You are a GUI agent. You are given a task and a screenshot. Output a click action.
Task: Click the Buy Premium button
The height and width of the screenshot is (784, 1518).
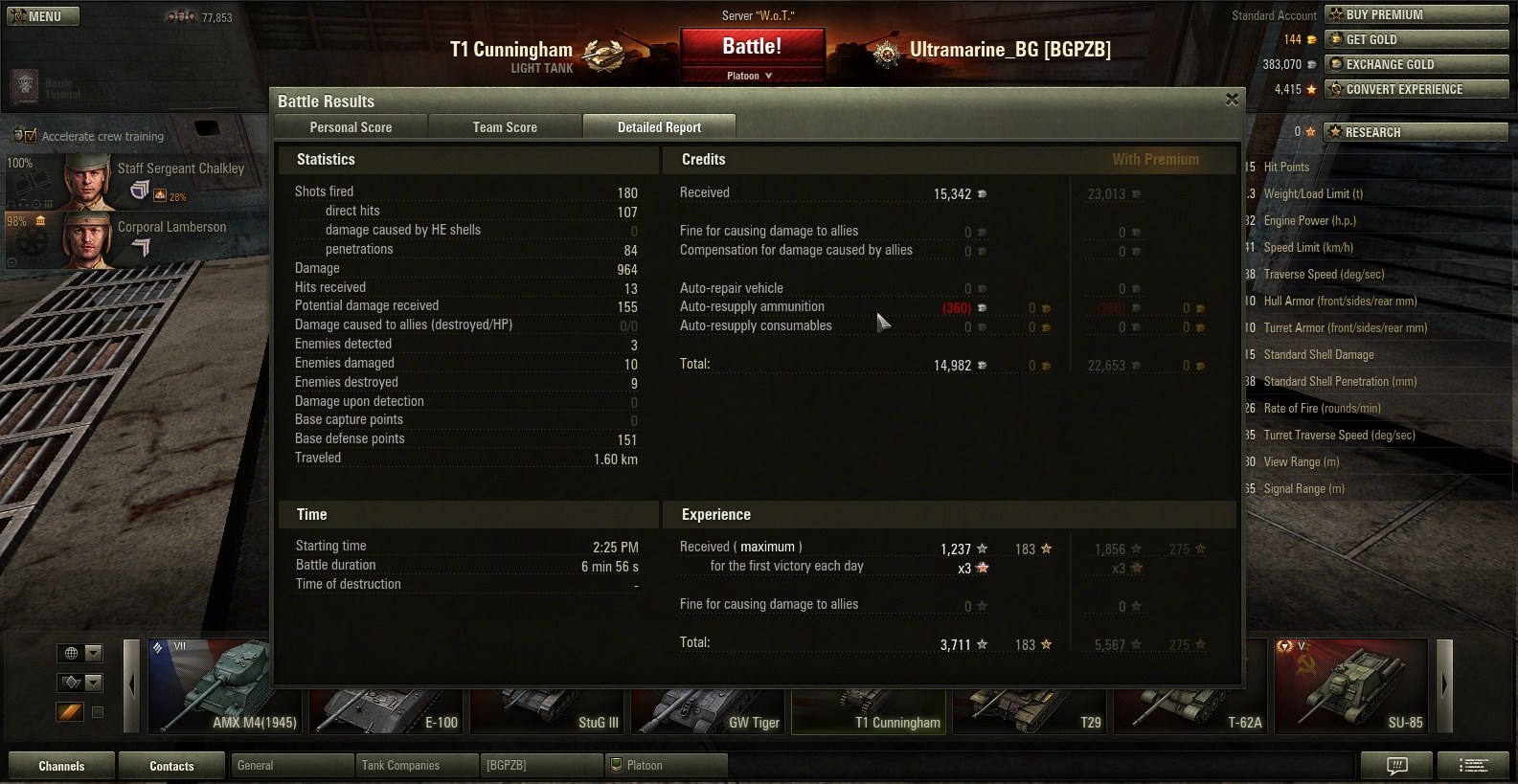click(x=1416, y=14)
